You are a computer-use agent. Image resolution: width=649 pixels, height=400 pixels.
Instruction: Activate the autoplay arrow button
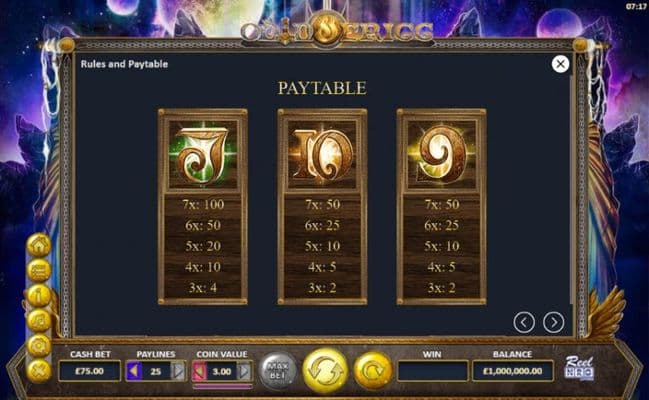(372, 370)
